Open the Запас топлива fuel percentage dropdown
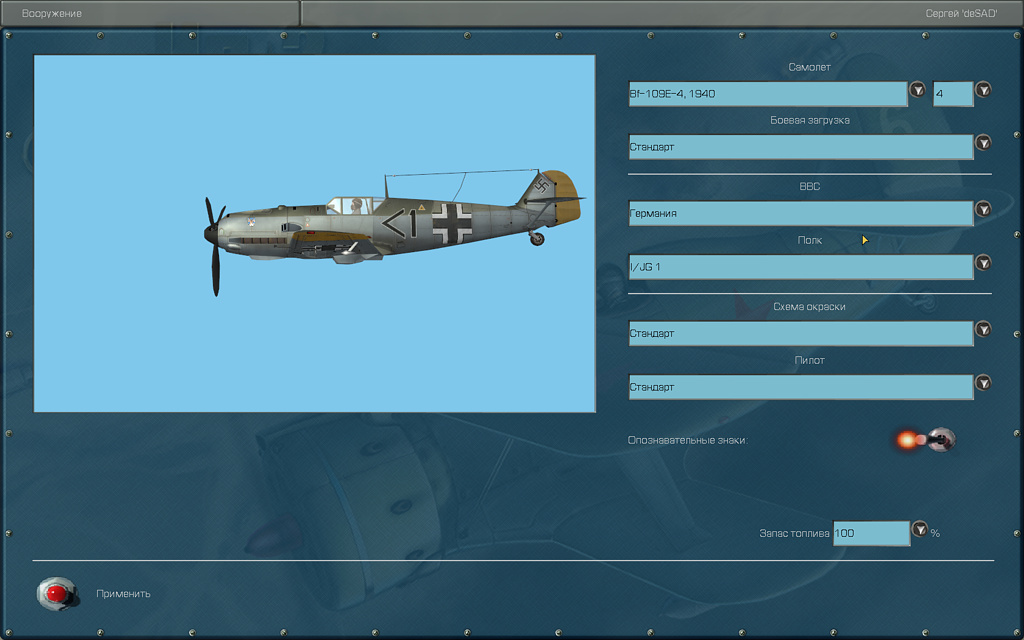The image size is (1024, 640). pyautogui.click(x=919, y=529)
